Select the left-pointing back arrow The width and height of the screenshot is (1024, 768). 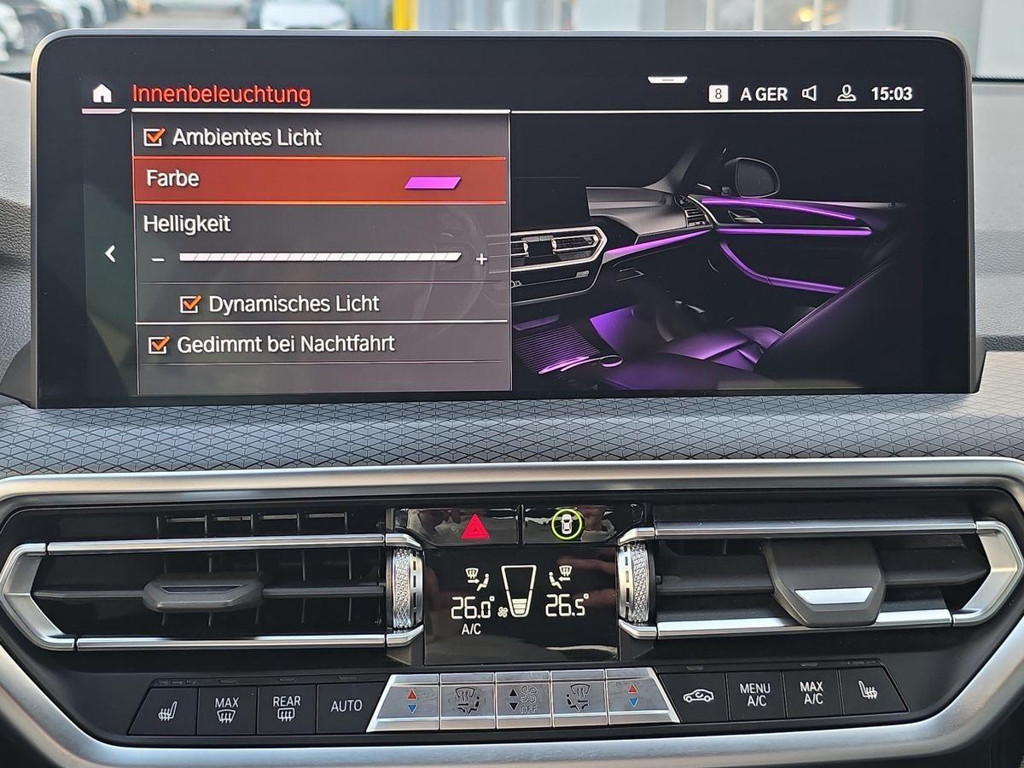click(x=110, y=254)
